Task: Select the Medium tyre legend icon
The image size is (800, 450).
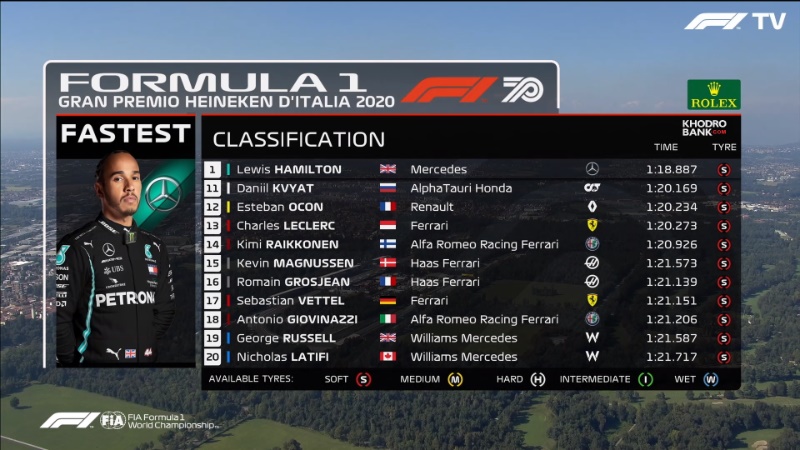Action: click(455, 380)
